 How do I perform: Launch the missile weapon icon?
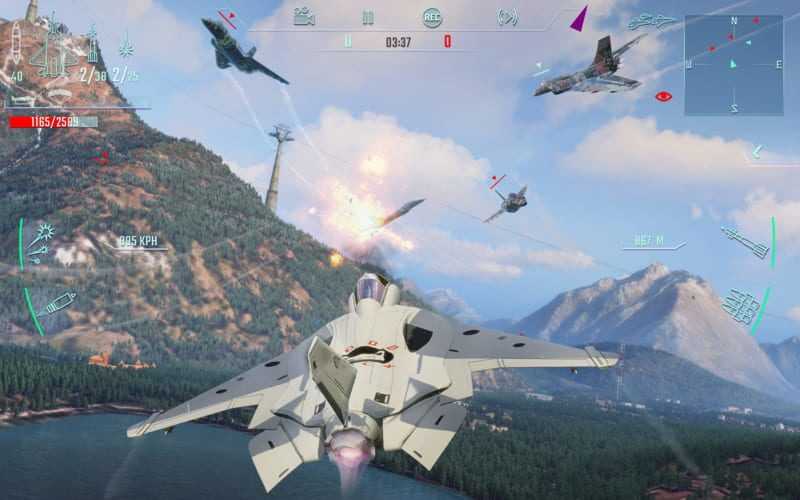[x=744, y=241]
